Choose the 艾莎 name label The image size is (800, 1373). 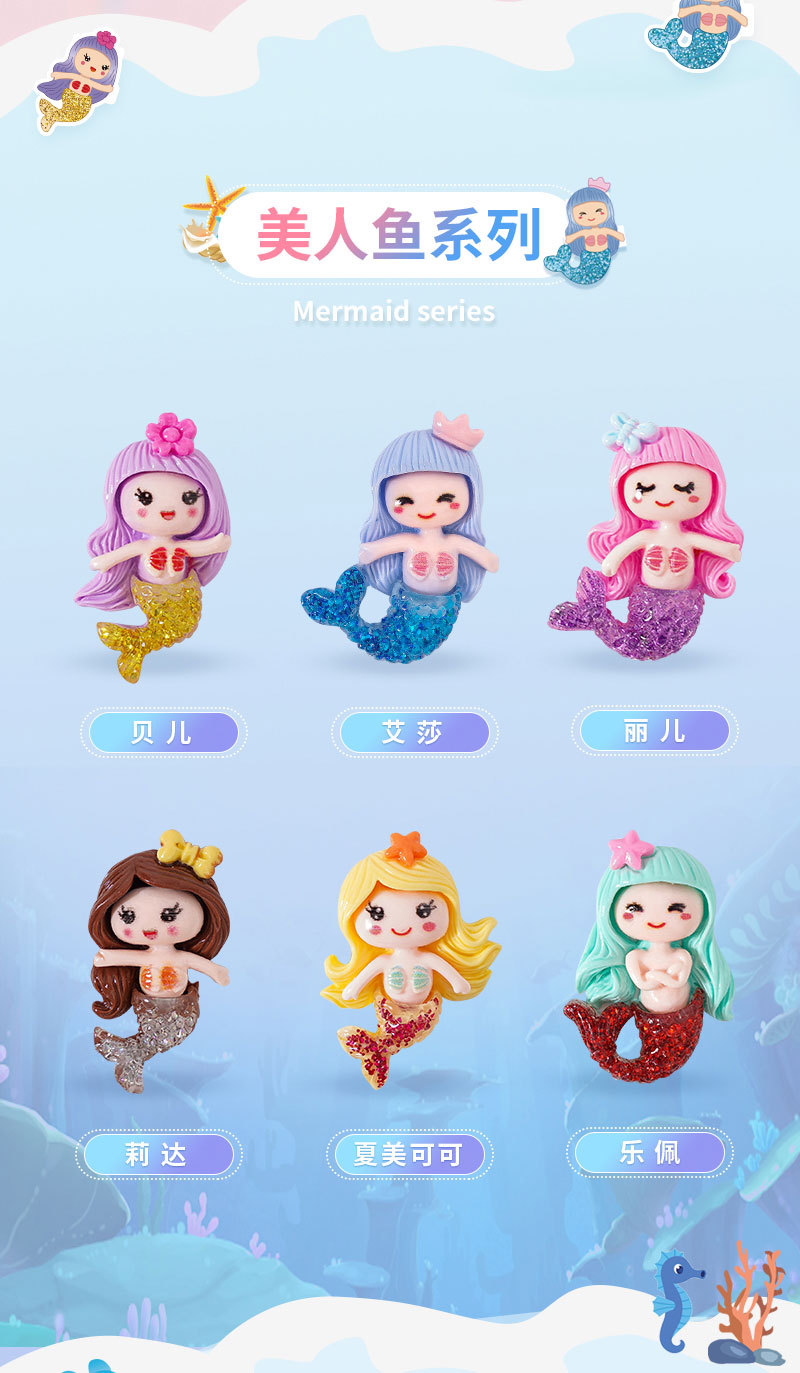(x=414, y=732)
